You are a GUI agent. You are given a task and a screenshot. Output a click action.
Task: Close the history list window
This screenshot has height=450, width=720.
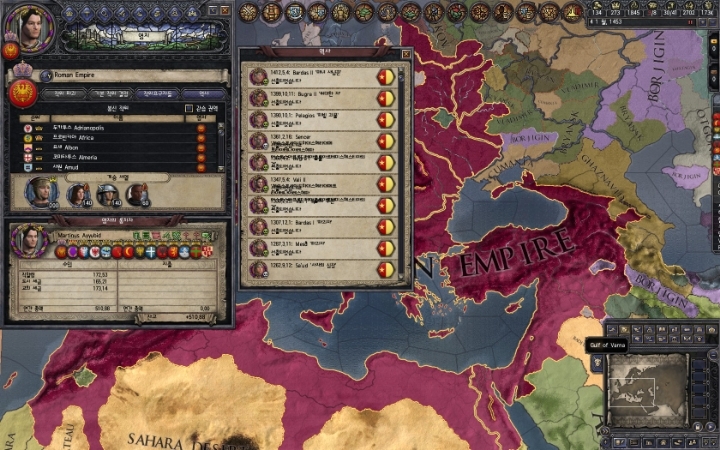pyautogui.click(x=405, y=55)
